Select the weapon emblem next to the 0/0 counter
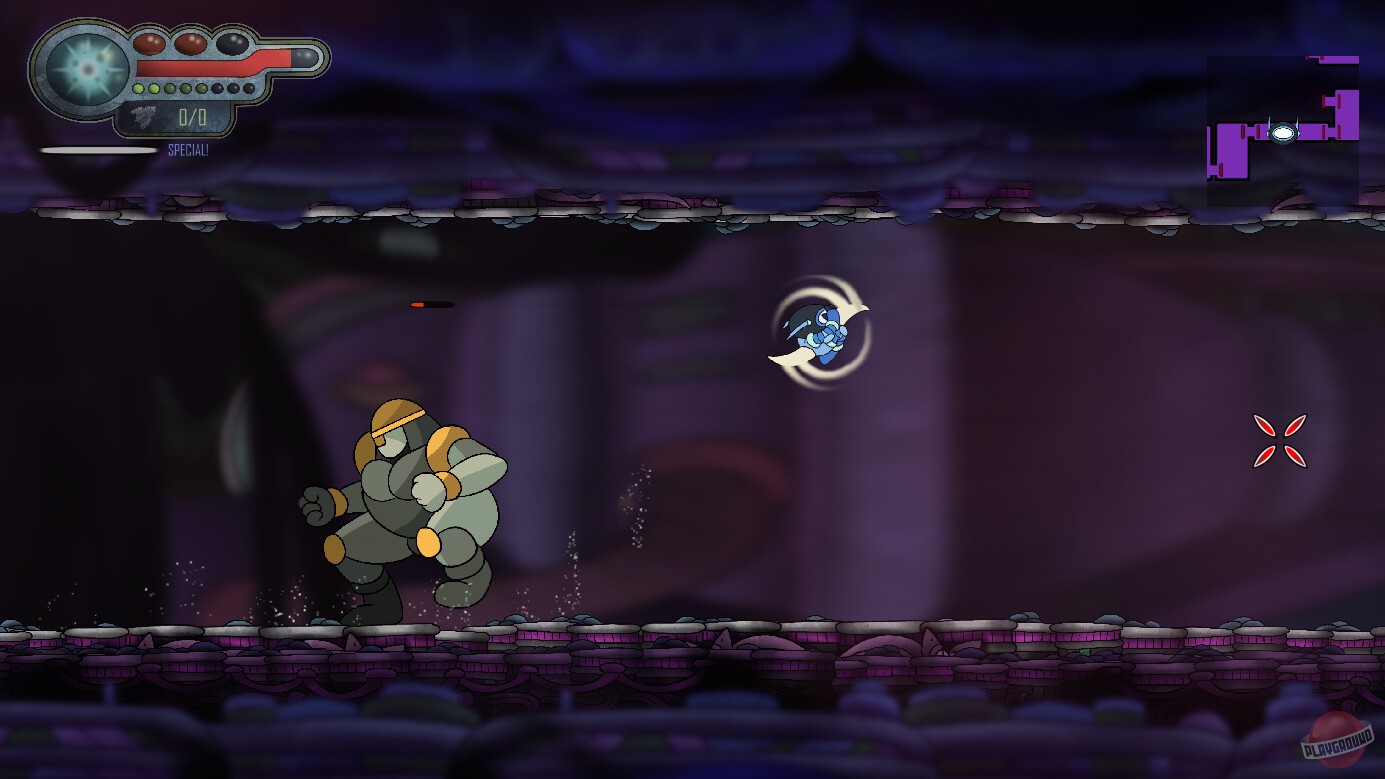 coord(143,114)
